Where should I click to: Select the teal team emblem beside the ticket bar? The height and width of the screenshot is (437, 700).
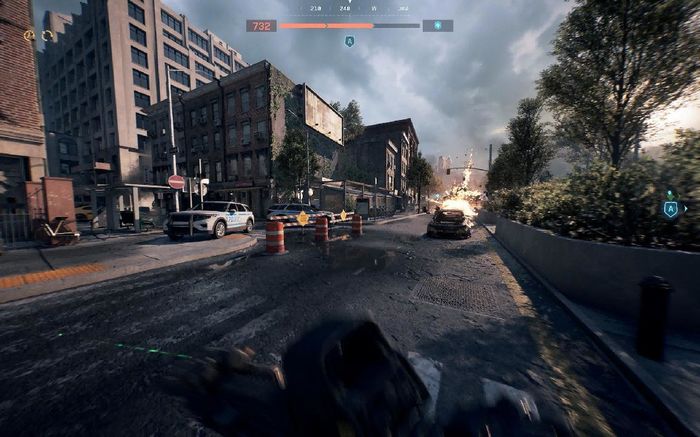point(437,26)
